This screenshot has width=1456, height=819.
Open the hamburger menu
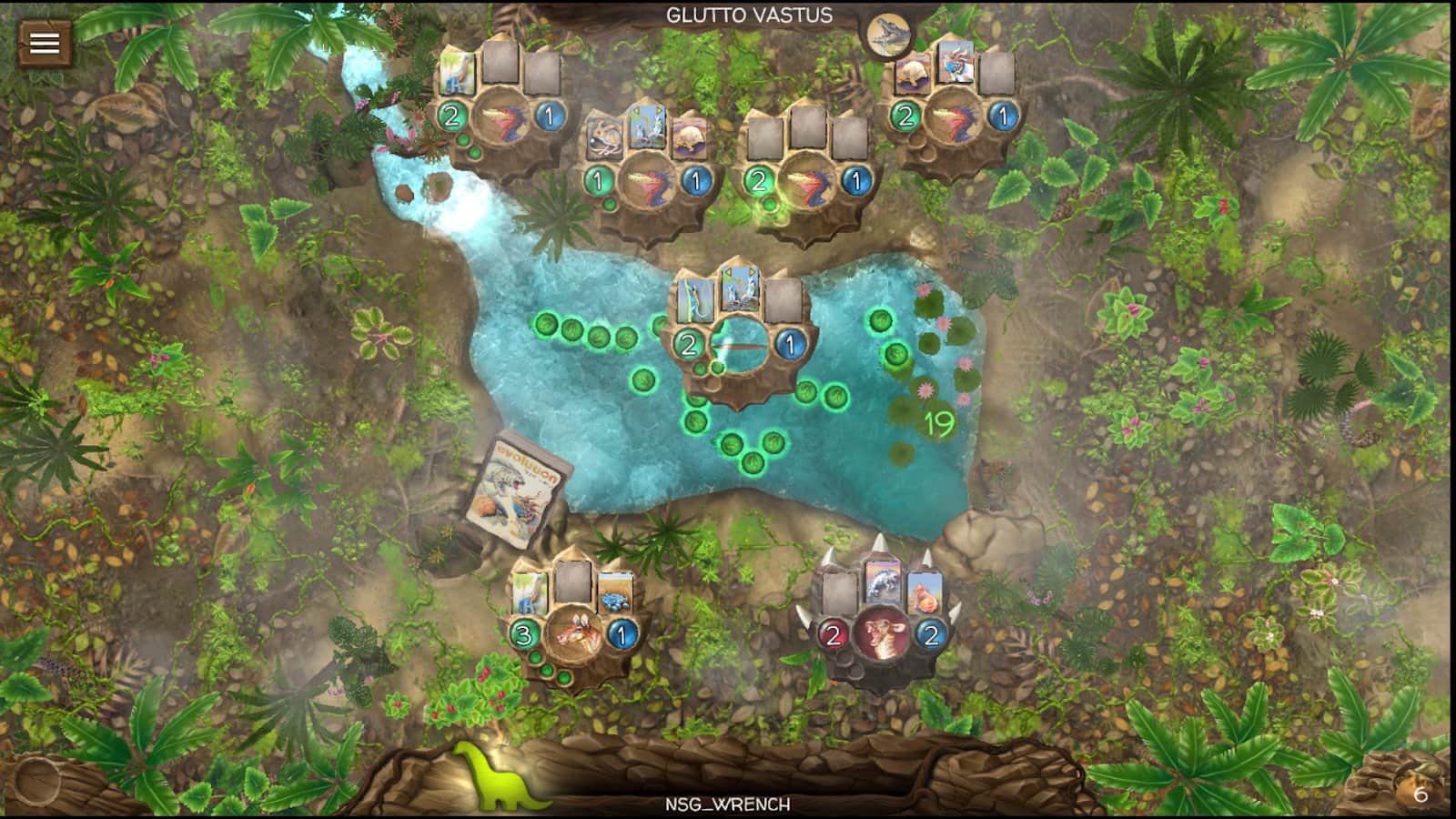pyautogui.click(x=45, y=43)
